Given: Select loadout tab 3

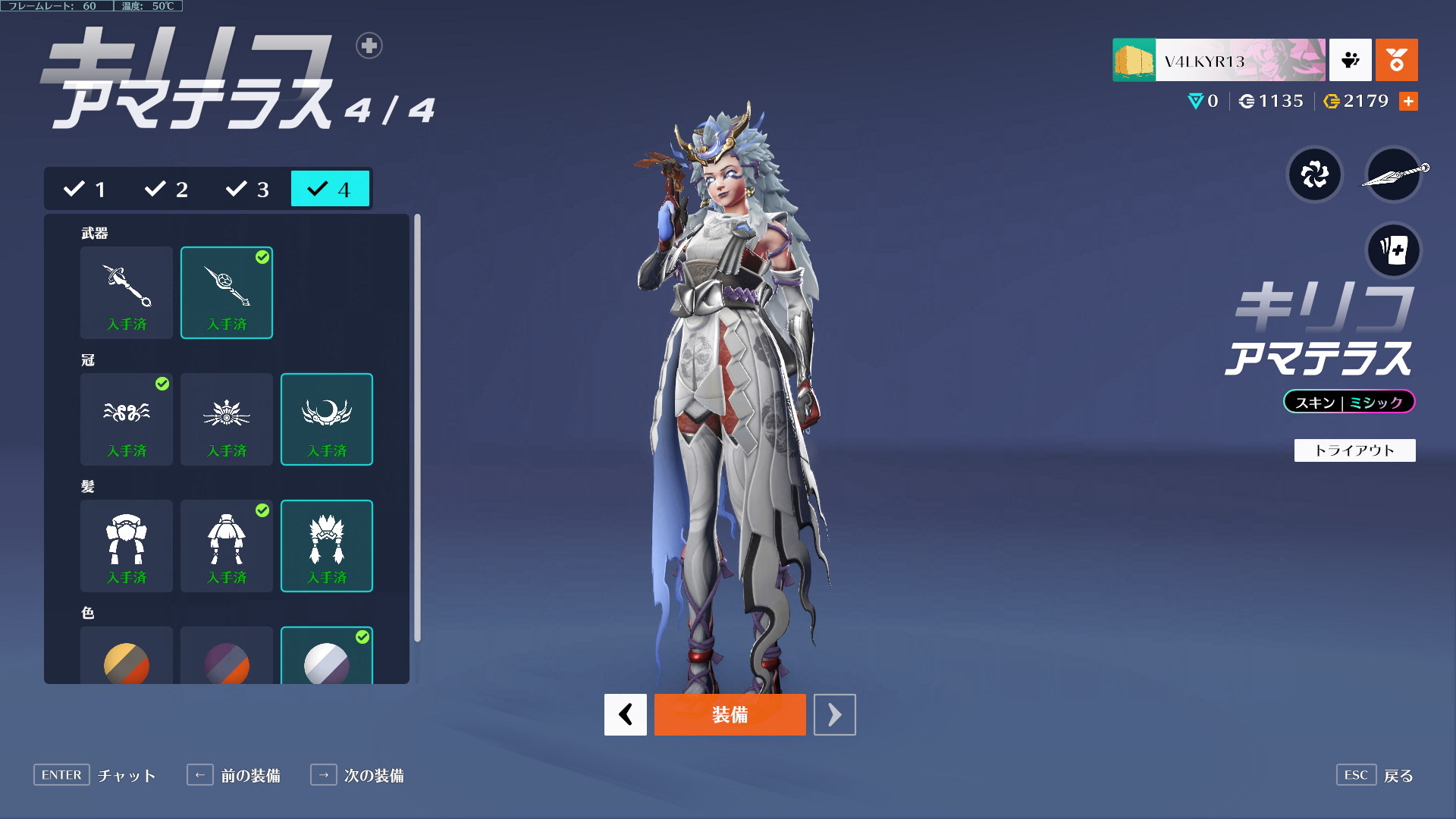Looking at the screenshot, I should [x=248, y=189].
